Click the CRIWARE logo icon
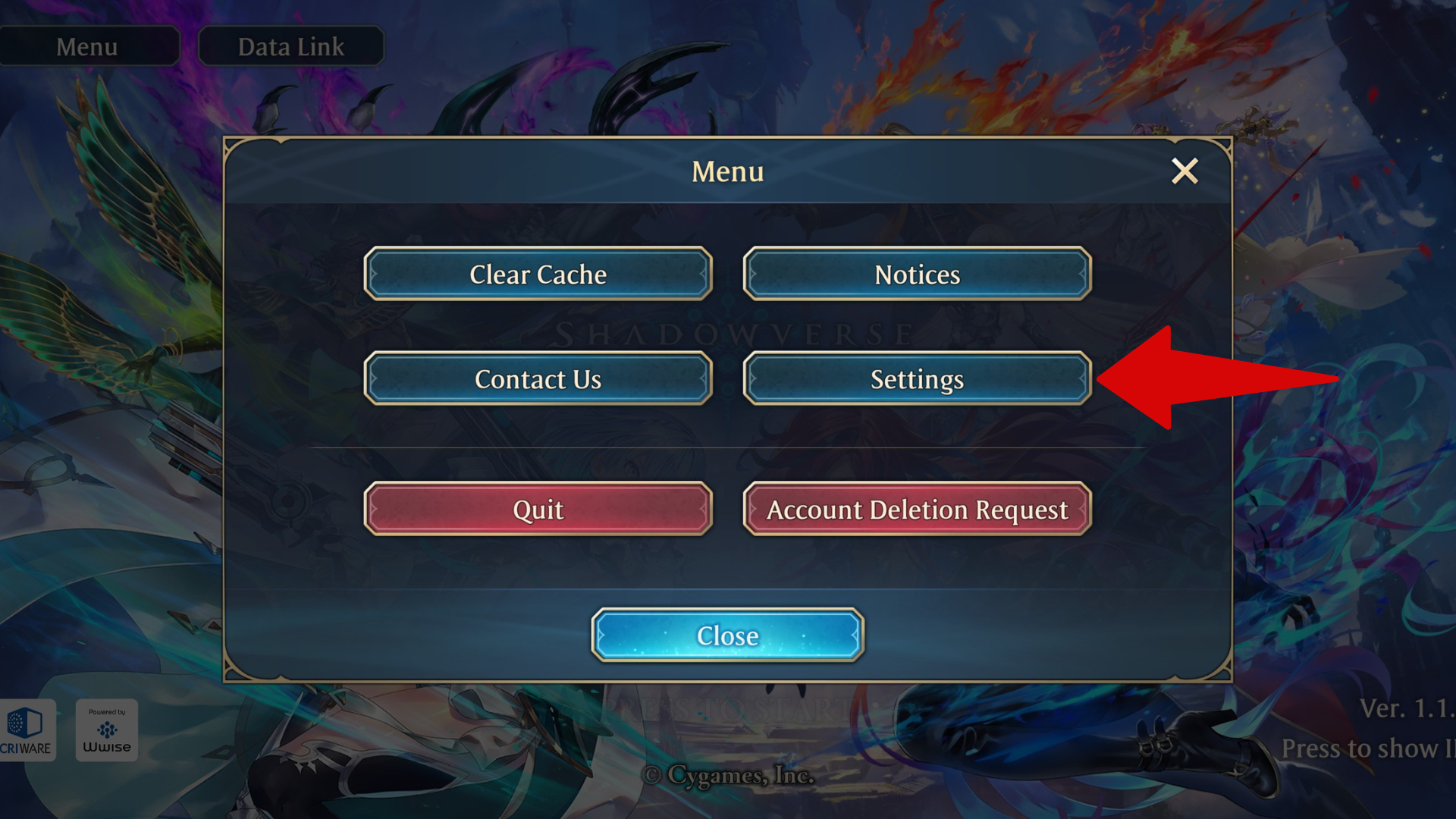The height and width of the screenshot is (819, 1456). (27, 730)
